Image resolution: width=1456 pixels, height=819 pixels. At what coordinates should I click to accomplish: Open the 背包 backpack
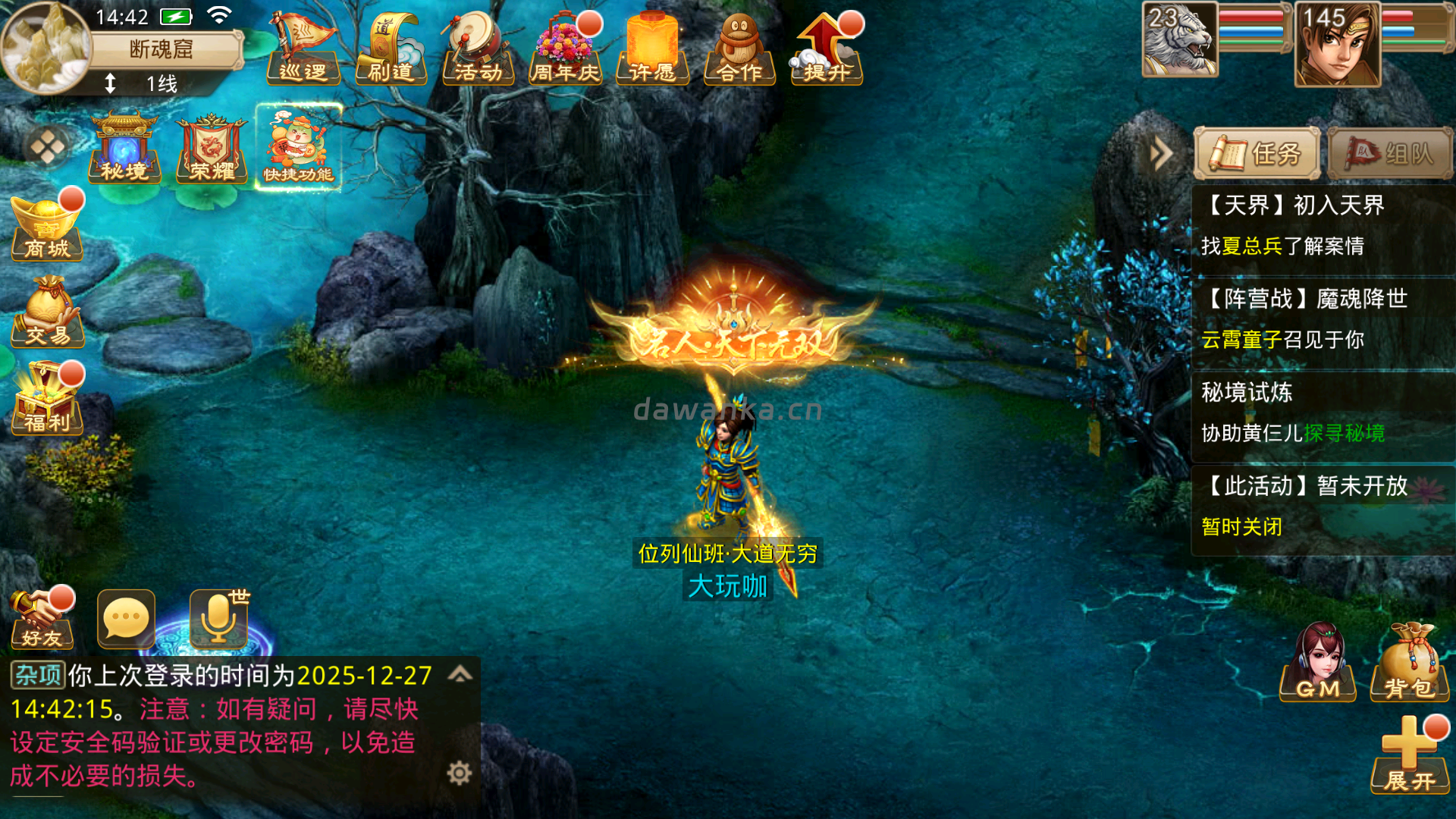[1409, 664]
